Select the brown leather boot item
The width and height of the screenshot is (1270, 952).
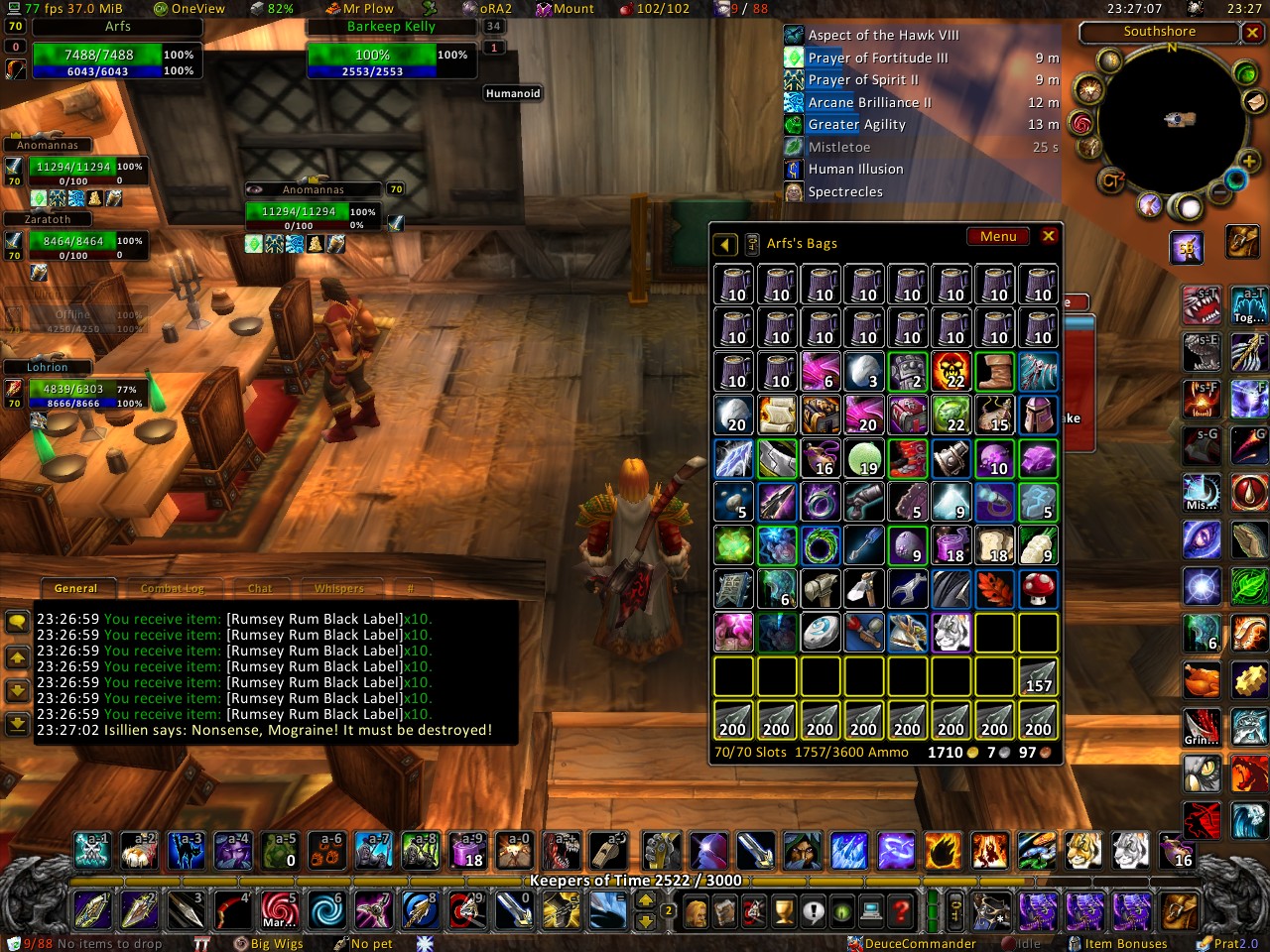[994, 371]
